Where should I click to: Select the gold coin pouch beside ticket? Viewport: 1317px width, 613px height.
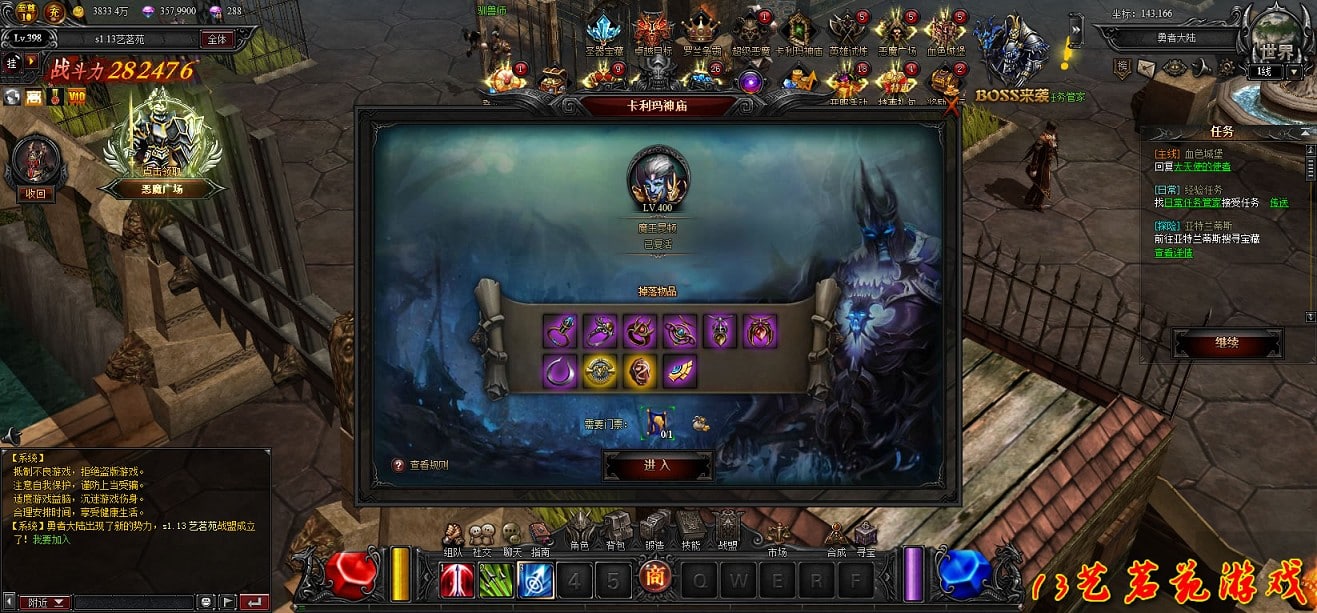click(x=701, y=423)
